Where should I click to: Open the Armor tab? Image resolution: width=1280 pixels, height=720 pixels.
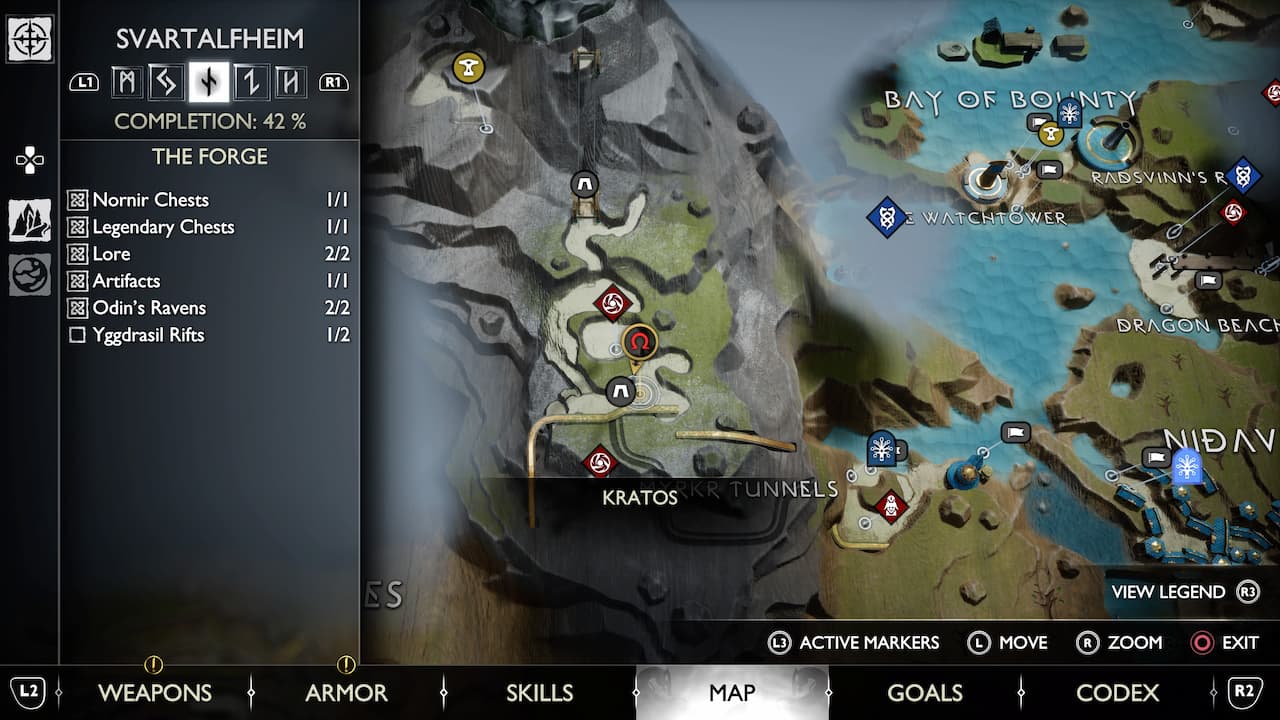click(346, 692)
